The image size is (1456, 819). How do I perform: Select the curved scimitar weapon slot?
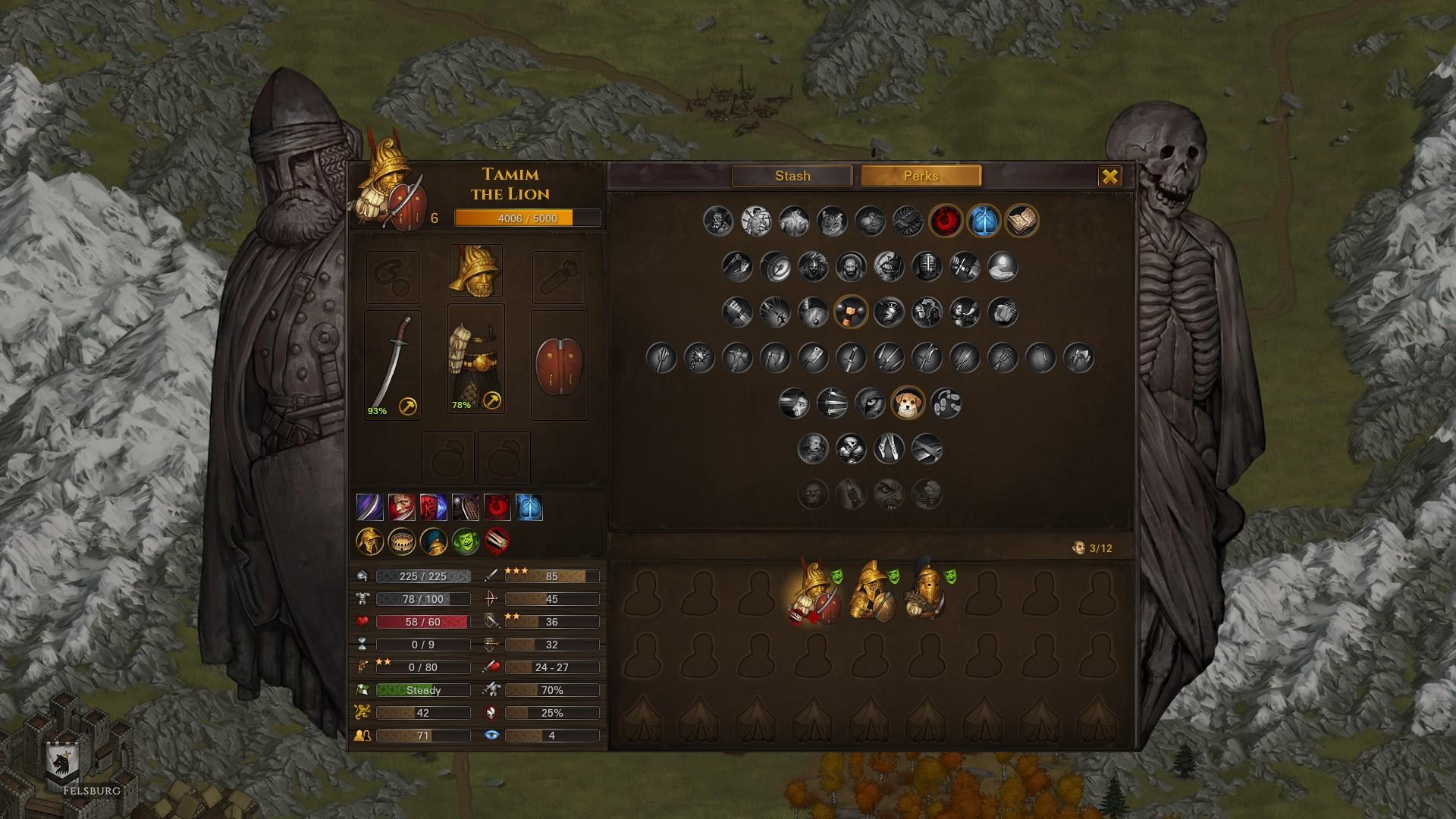click(392, 365)
